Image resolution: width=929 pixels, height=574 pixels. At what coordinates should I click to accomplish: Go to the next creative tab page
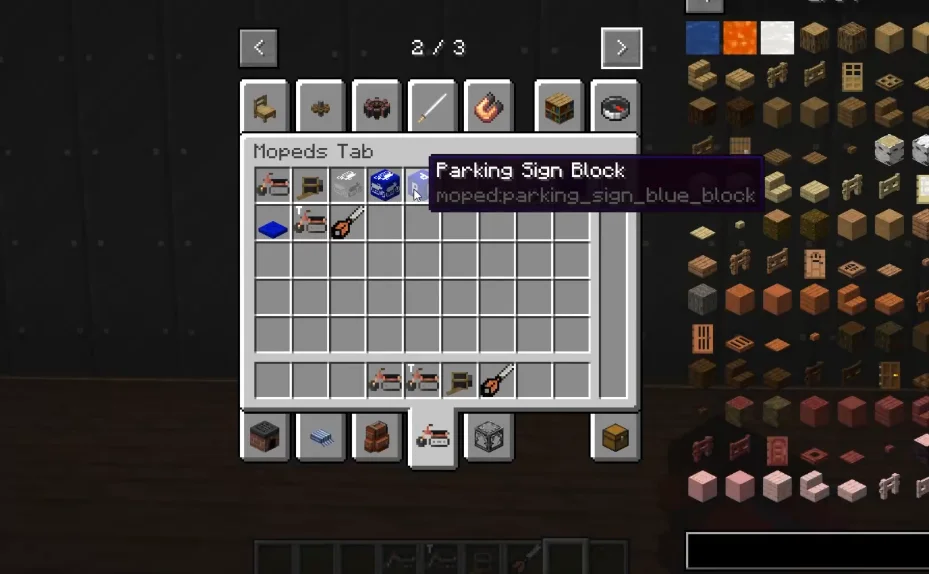pos(621,47)
